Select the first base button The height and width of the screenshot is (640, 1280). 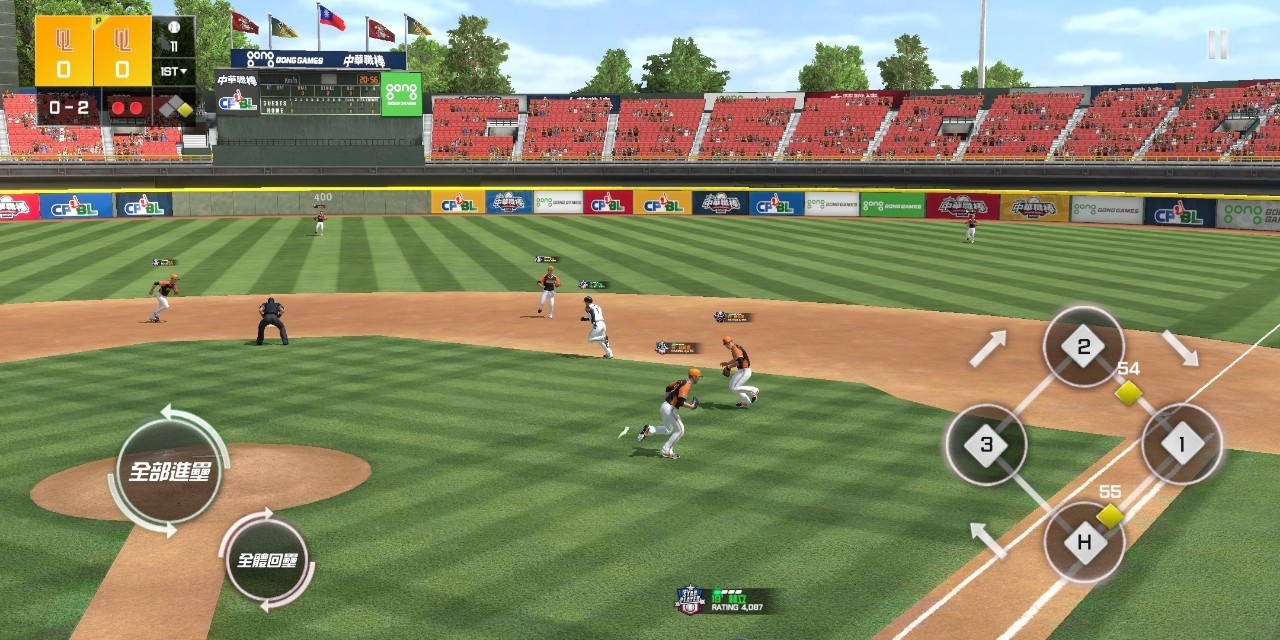tap(1181, 444)
